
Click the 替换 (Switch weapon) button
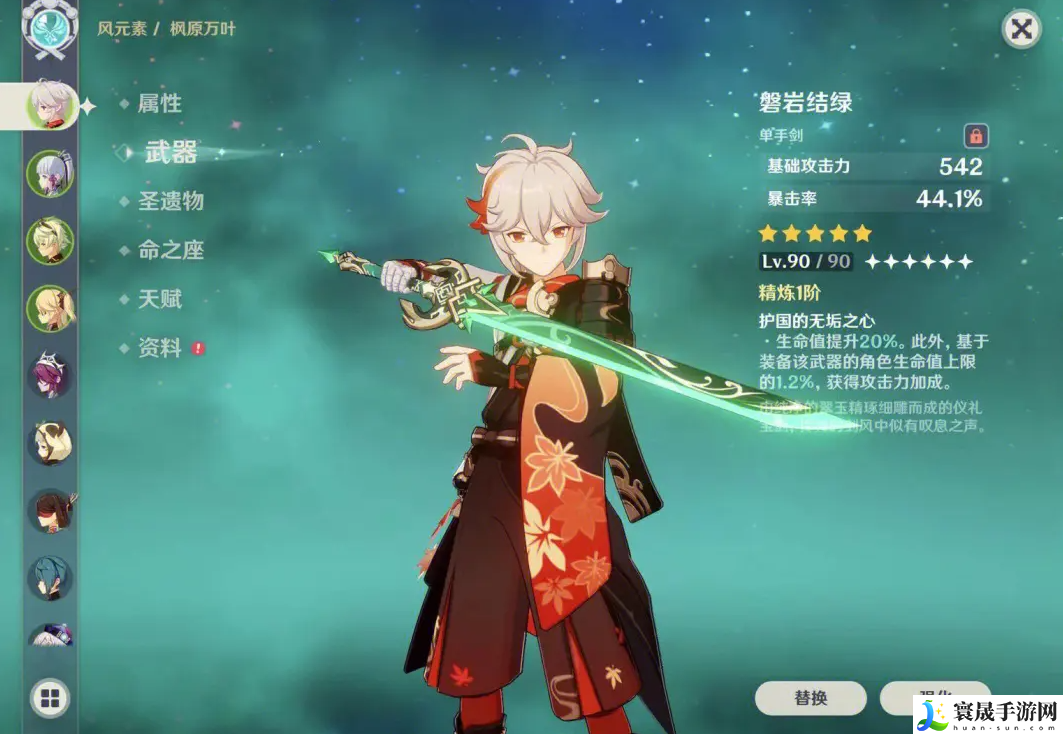click(810, 698)
